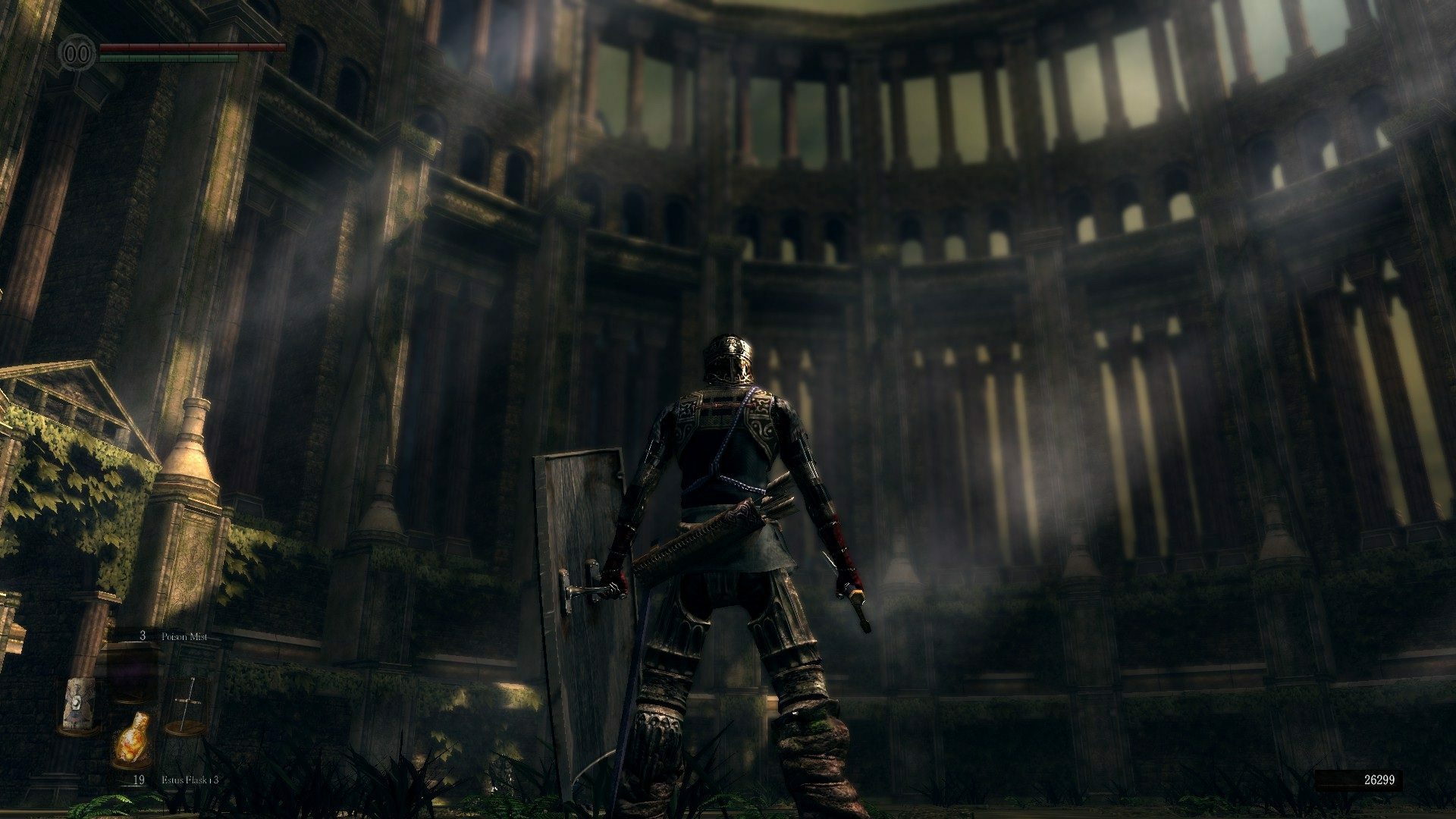Image resolution: width=1456 pixels, height=819 pixels.
Task: Click the Estus Flask i 3 label
Action: pyautogui.click(x=188, y=780)
